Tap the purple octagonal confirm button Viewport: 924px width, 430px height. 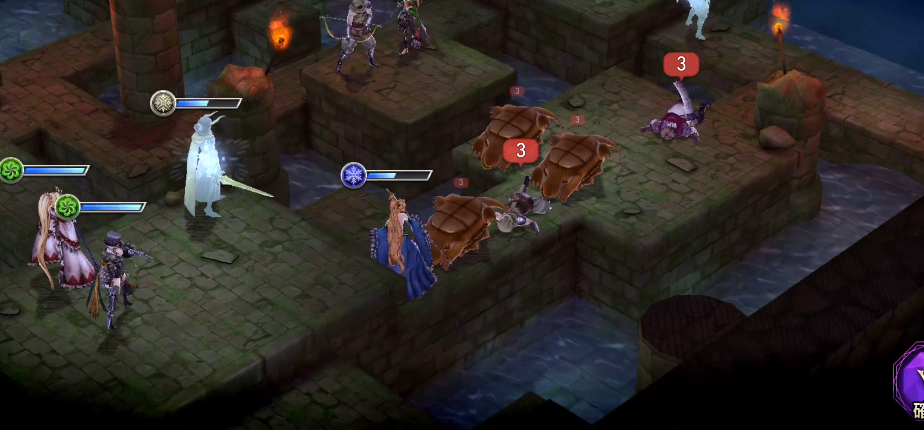(x=912, y=384)
